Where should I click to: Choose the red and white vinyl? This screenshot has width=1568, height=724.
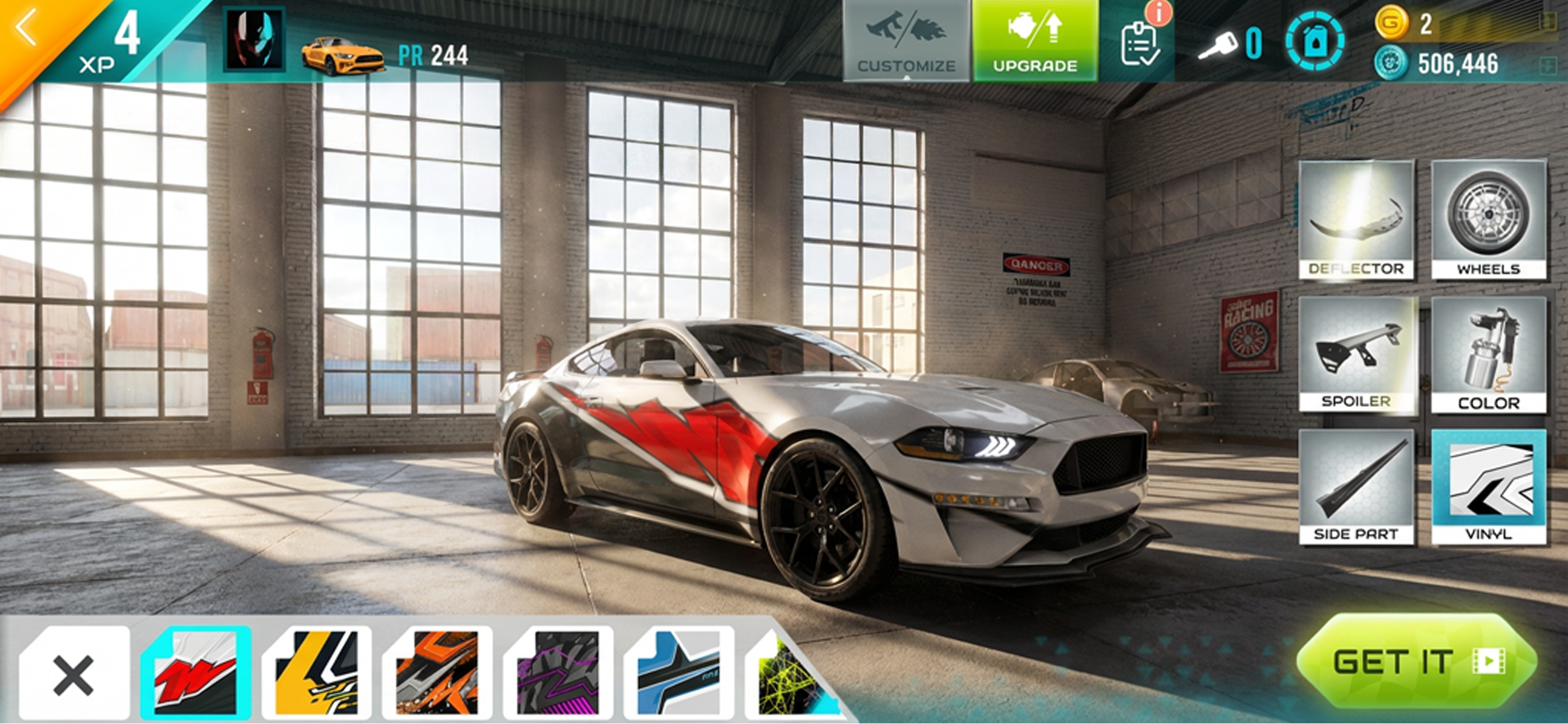195,673
